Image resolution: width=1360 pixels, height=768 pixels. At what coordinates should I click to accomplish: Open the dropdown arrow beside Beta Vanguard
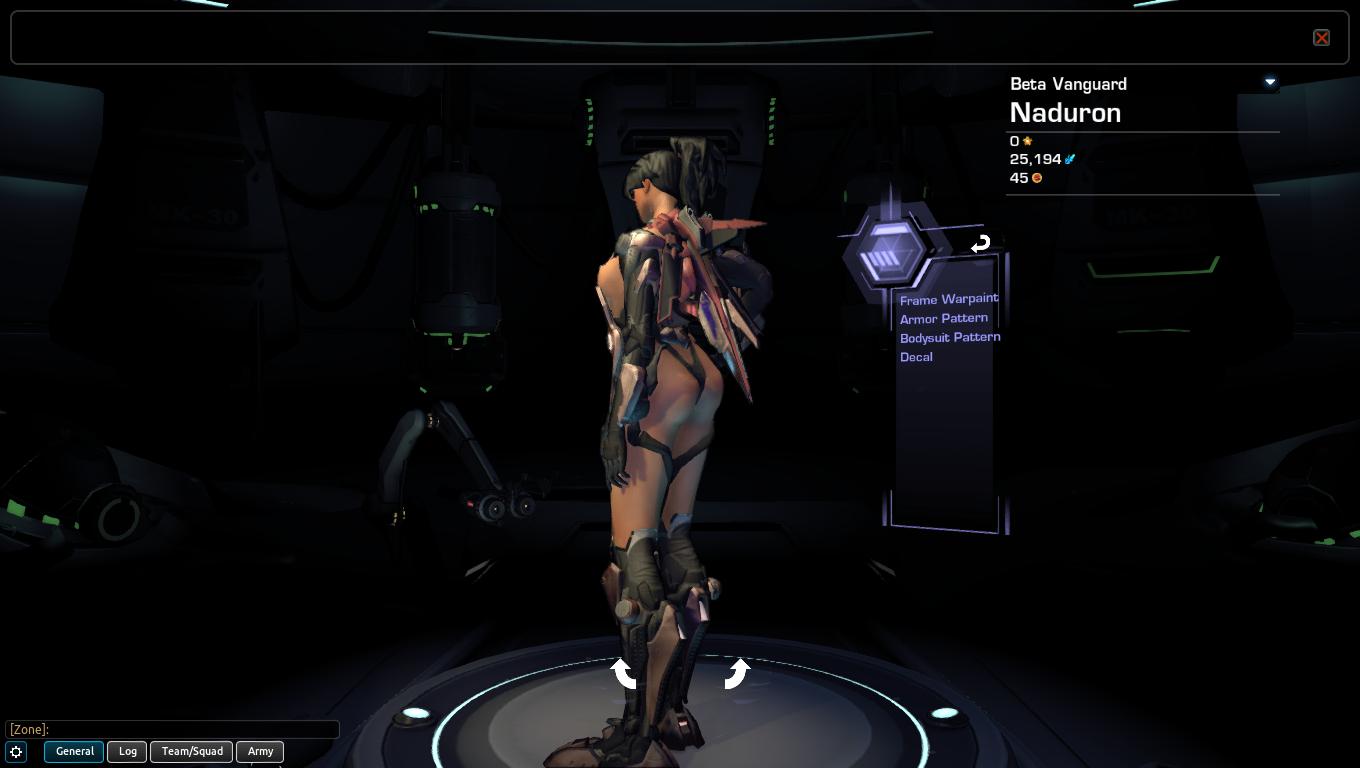1270,82
